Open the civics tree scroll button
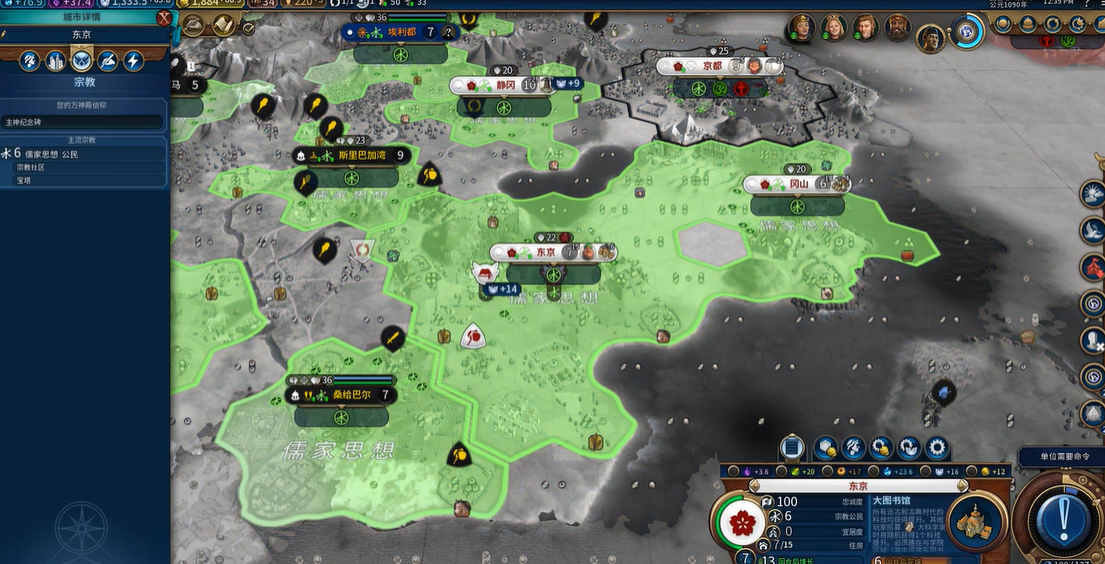The image size is (1105, 564). [x=223, y=24]
